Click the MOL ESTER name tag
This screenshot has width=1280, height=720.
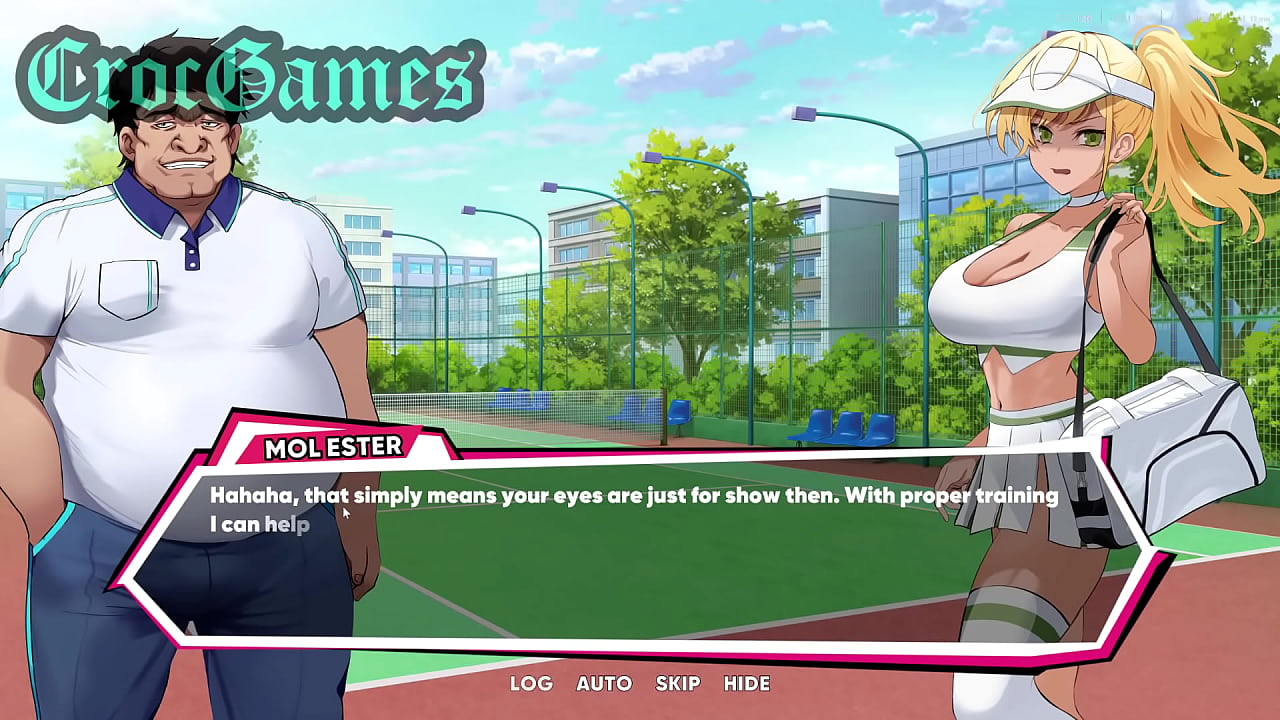[x=335, y=448]
